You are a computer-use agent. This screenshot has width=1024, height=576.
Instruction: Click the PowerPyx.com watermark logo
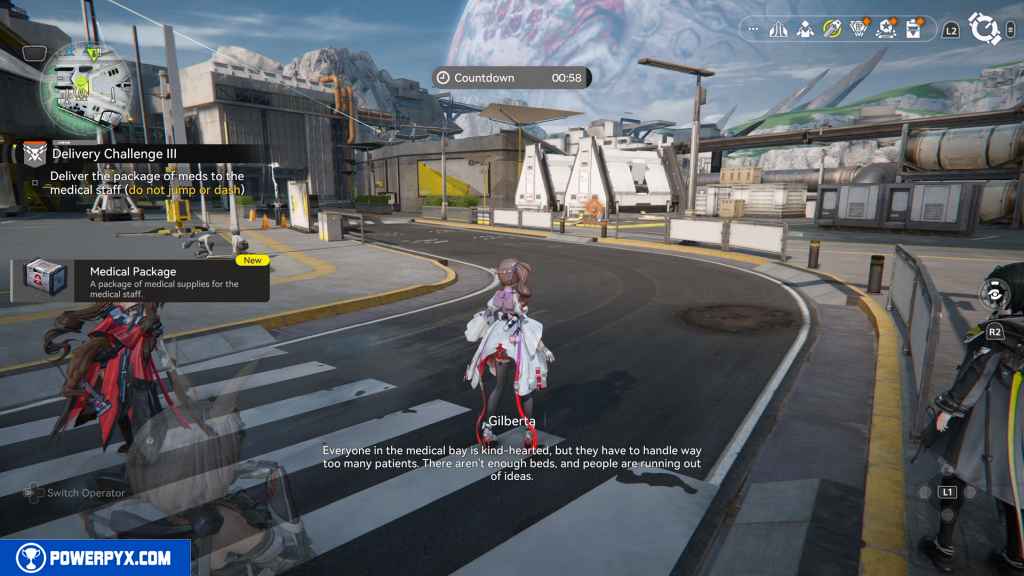(x=95, y=558)
